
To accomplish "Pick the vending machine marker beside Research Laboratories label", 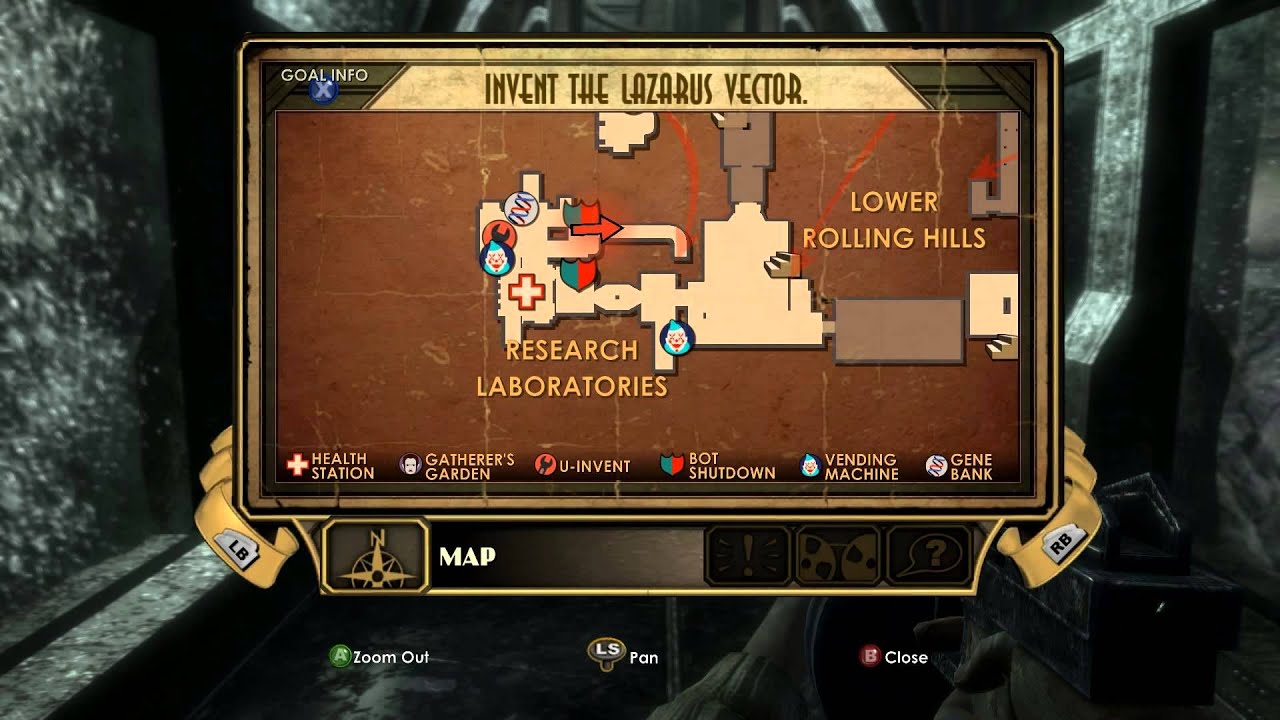I will click(x=677, y=338).
